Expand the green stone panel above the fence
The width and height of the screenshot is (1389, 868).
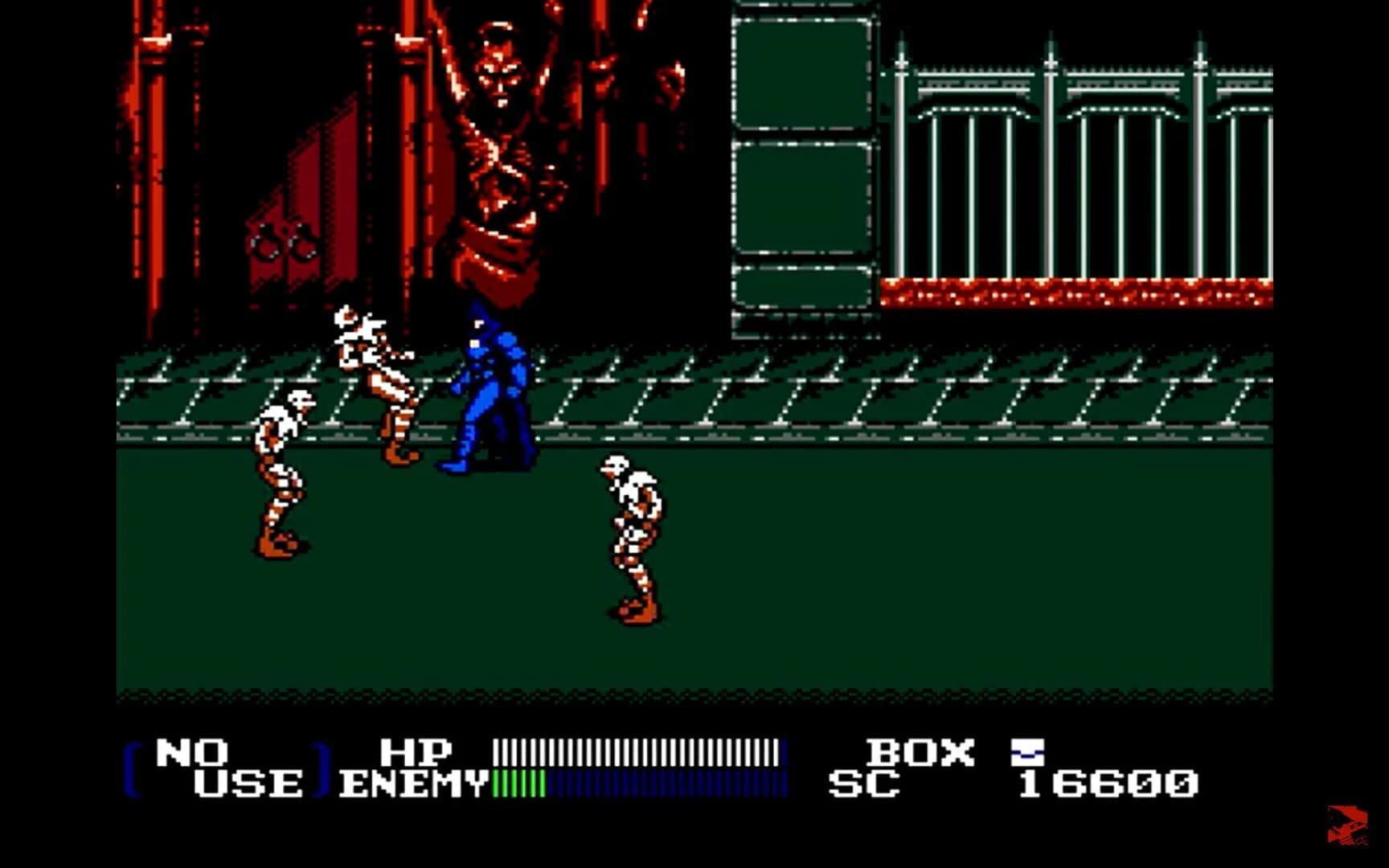click(x=800, y=72)
